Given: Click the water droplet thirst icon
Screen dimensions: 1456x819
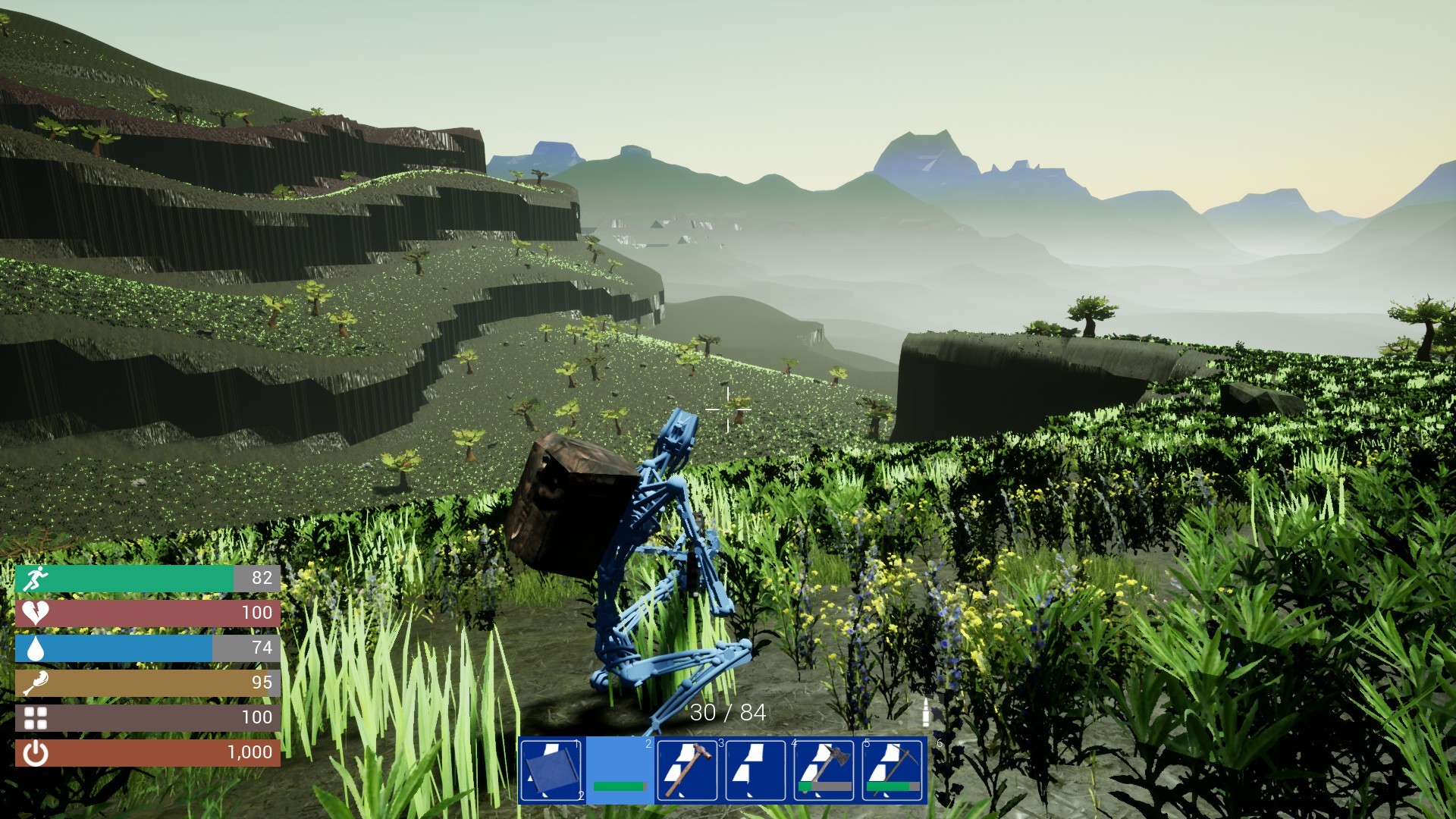Looking at the screenshot, I should 36,648.
